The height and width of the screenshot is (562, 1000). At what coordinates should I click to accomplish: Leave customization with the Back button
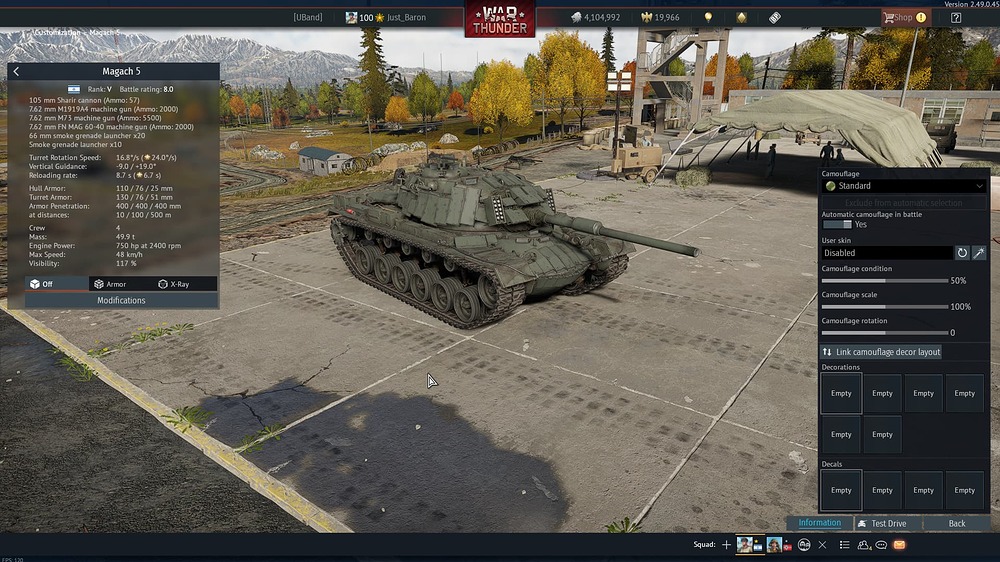tap(957, 523)
